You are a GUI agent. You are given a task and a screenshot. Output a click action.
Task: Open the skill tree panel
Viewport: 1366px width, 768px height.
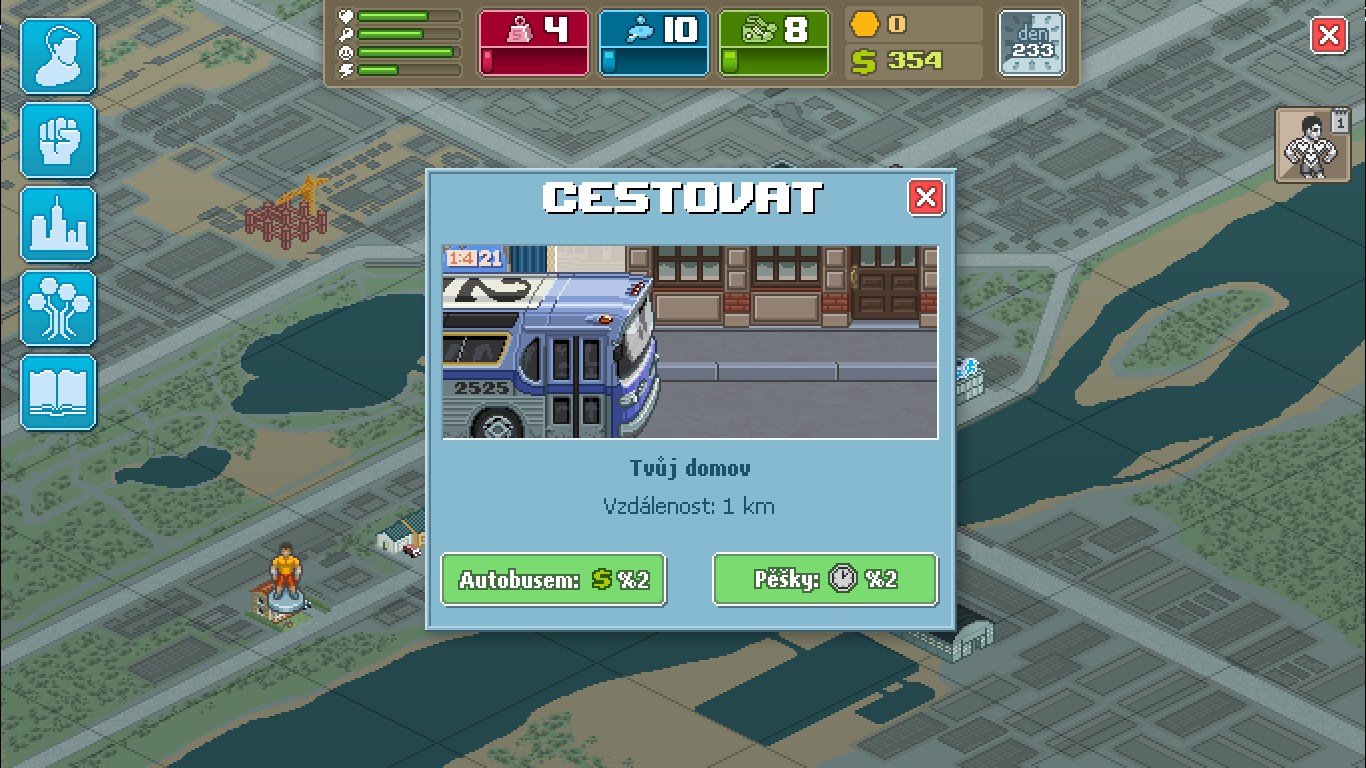coord(57,308)
